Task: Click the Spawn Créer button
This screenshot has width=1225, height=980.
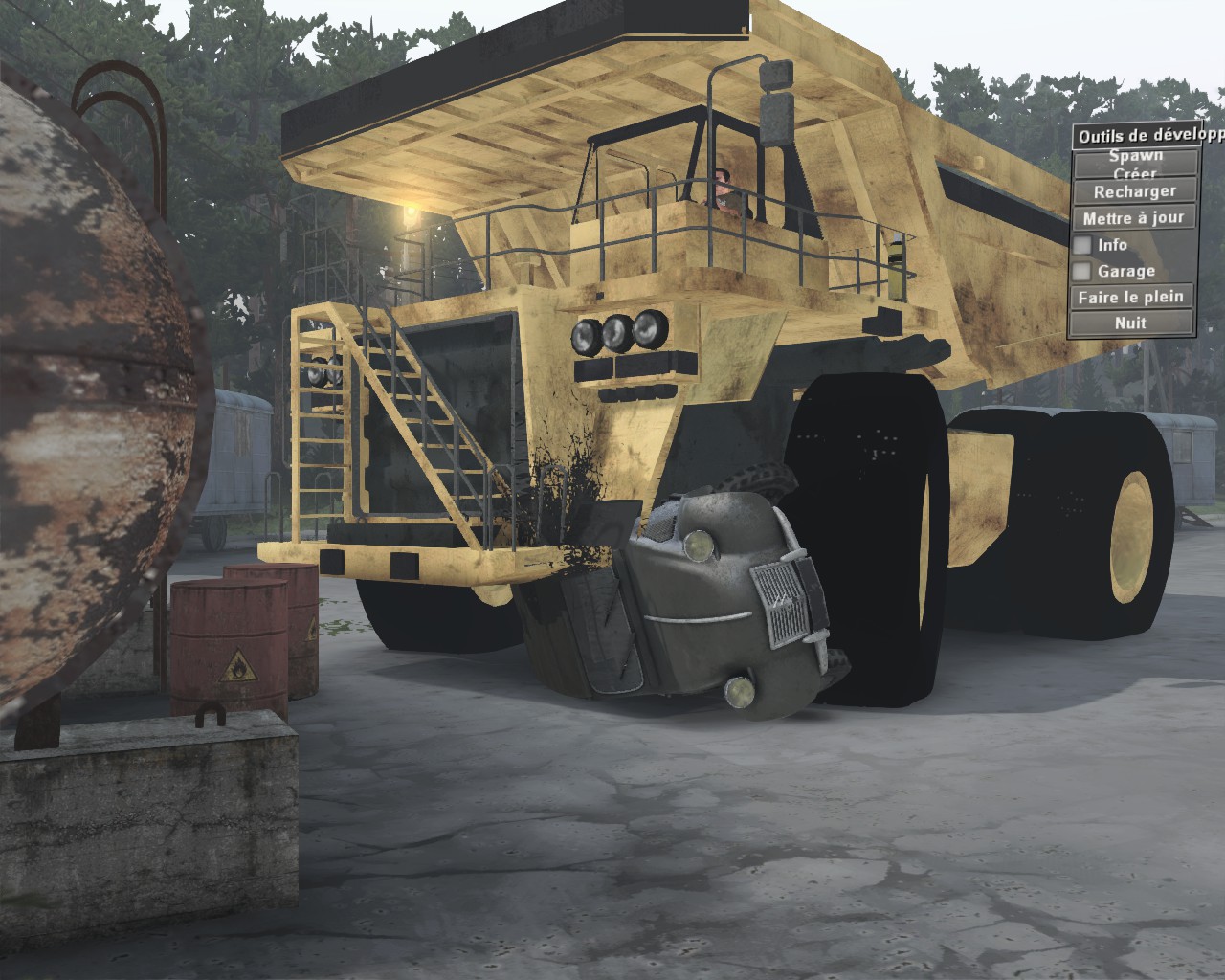Action: point(1135,163)
